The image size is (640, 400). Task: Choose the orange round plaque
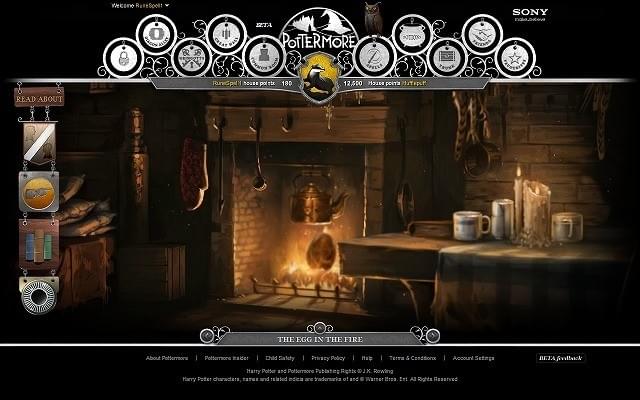(x=39, y=191)
